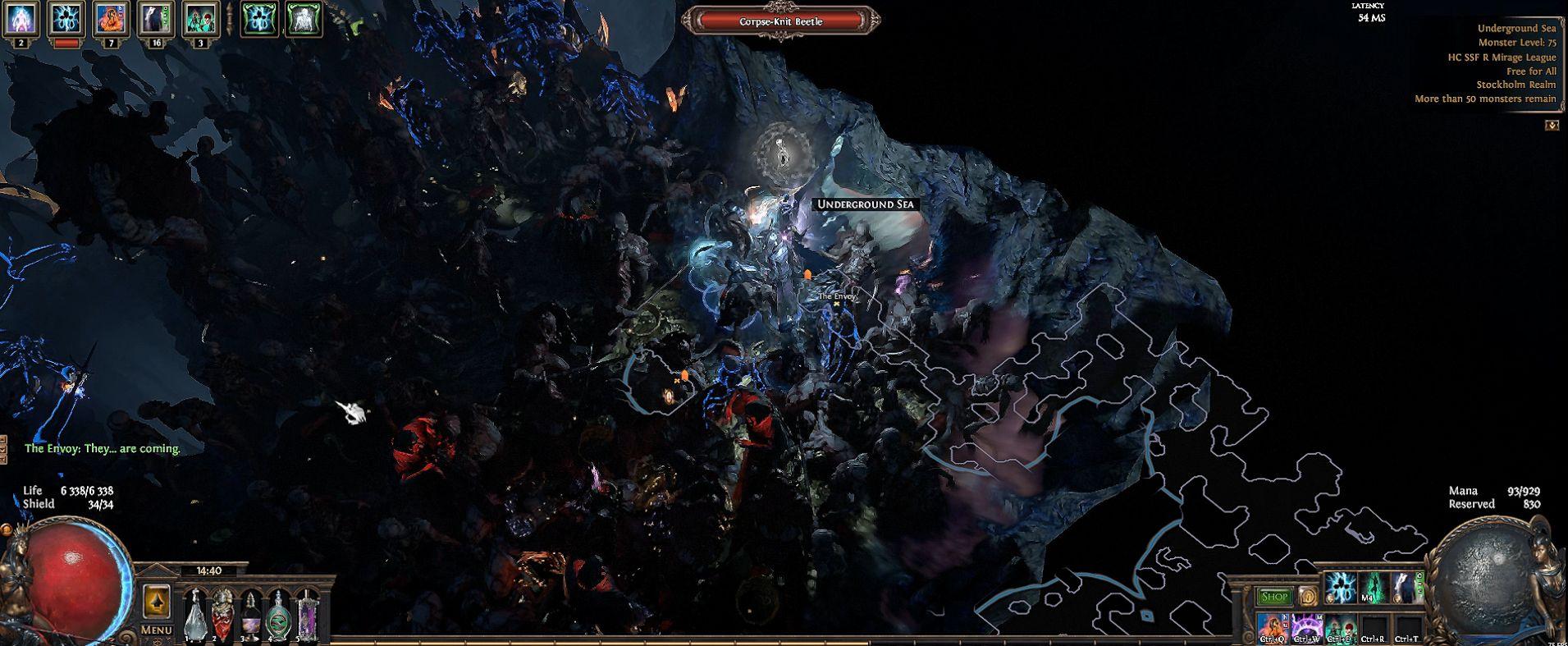Click the orange flame buff with count 7
1568x646 pixels.
point(111,19)
